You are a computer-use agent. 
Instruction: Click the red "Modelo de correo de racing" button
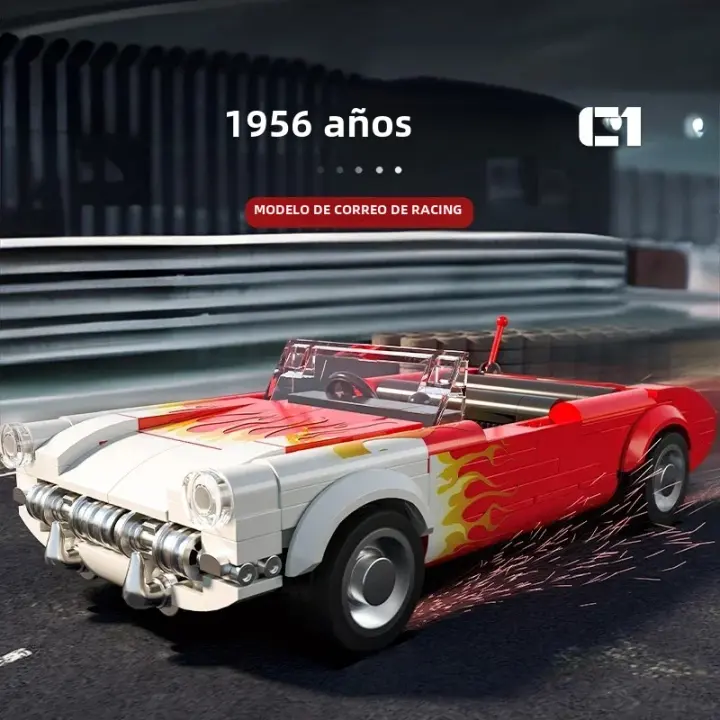[358, 211]
